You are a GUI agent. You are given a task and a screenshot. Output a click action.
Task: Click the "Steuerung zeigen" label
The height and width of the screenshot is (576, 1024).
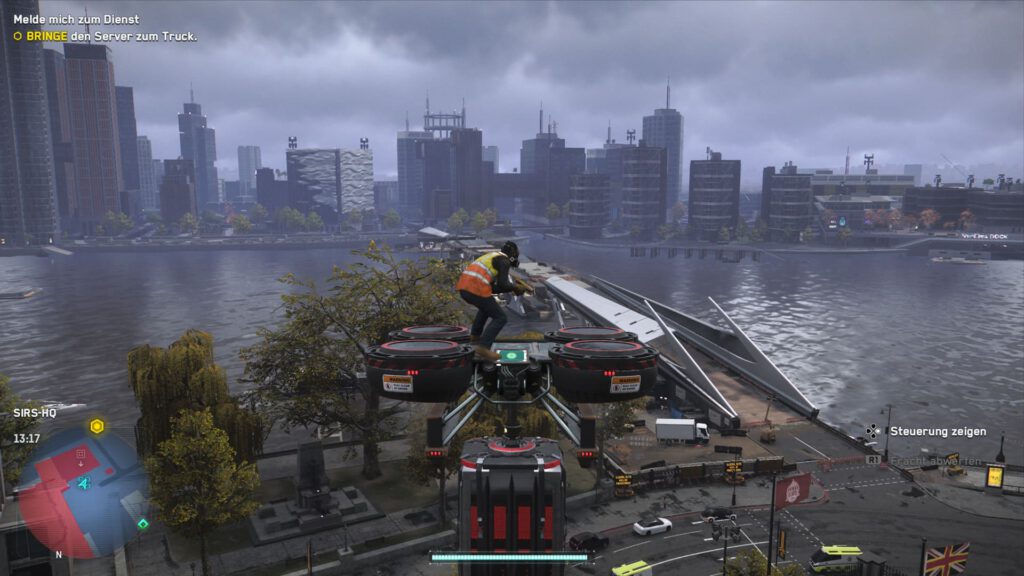coord(938,432)
